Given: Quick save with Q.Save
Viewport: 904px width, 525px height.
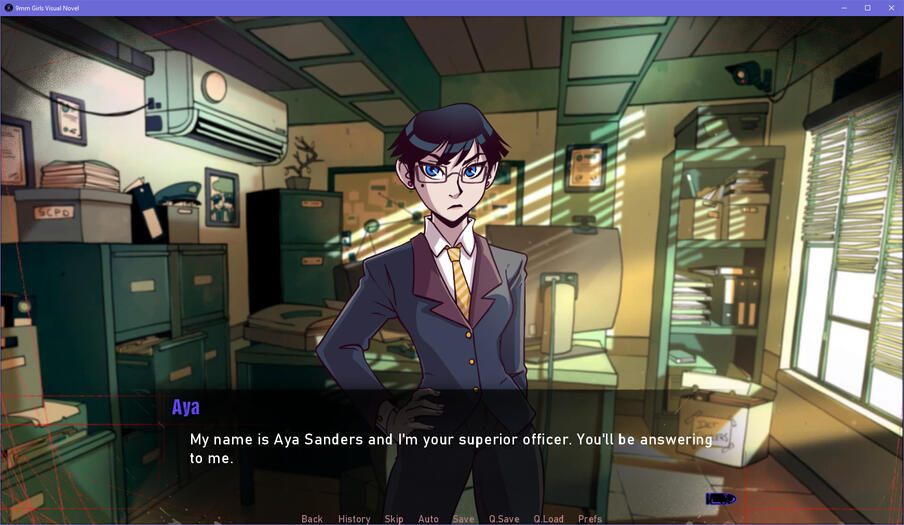Looking at the screenshot, I should (x=504, y=519).
